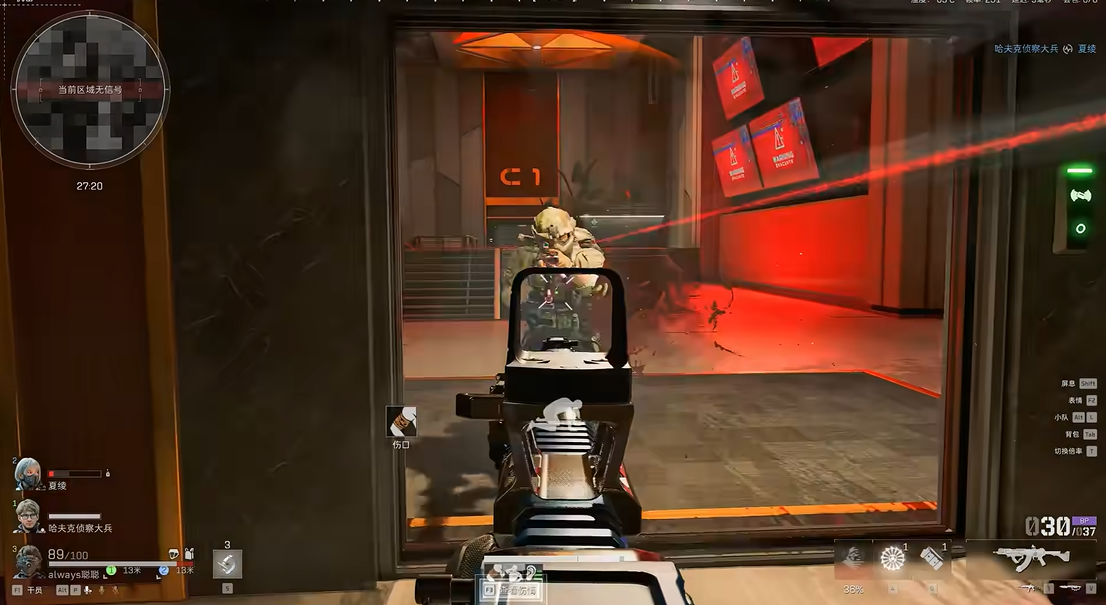Select the equipped assault rifle weapon panel

click(1028, 560)
